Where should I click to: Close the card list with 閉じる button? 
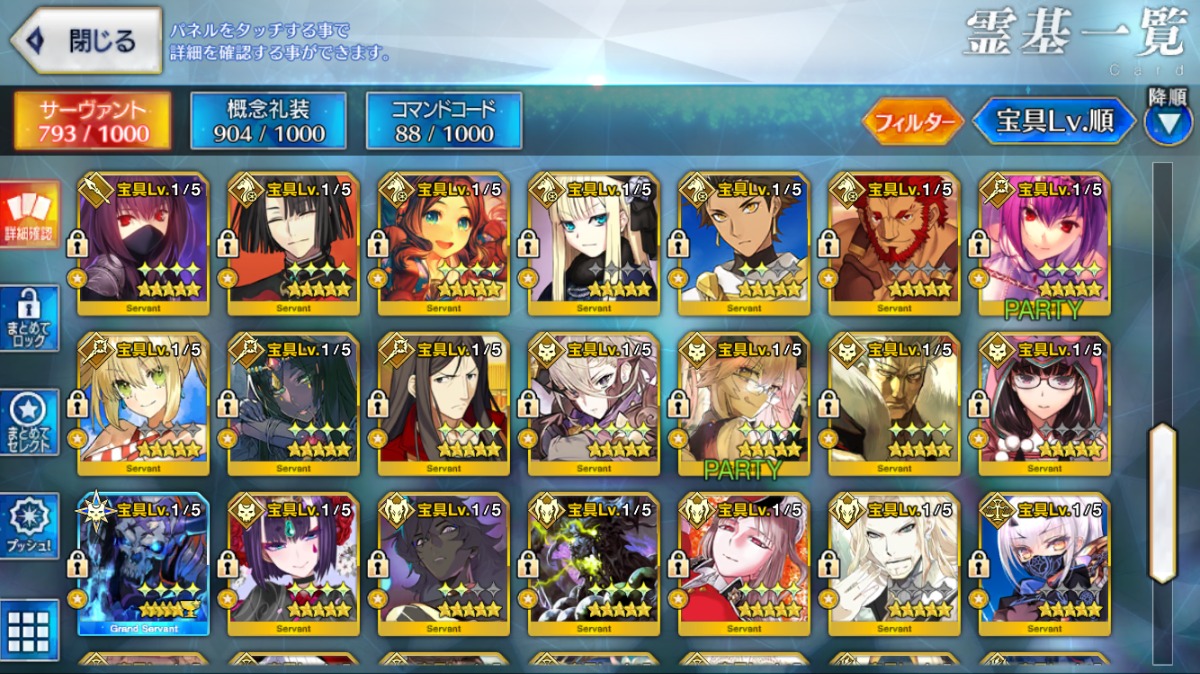click(x=87, y=41)
